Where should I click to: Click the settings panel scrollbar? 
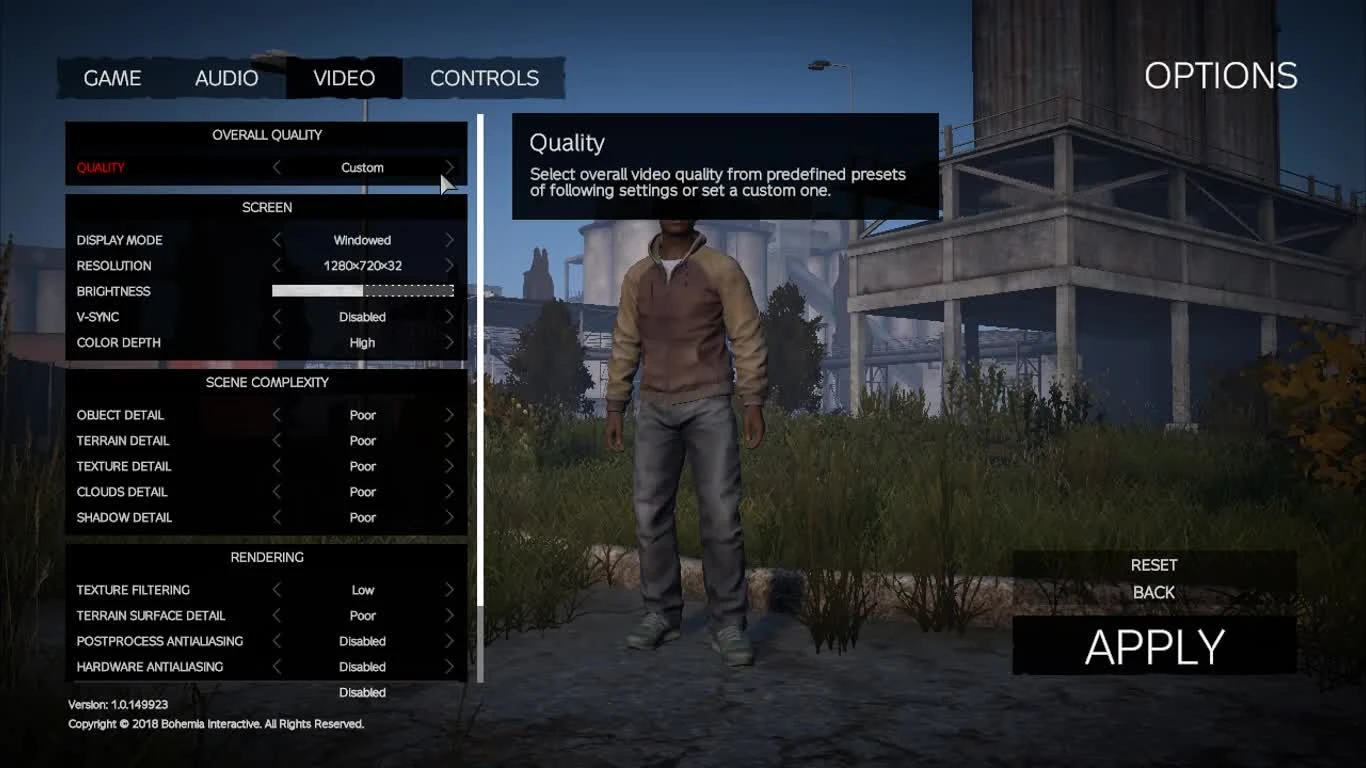(480, 400)
